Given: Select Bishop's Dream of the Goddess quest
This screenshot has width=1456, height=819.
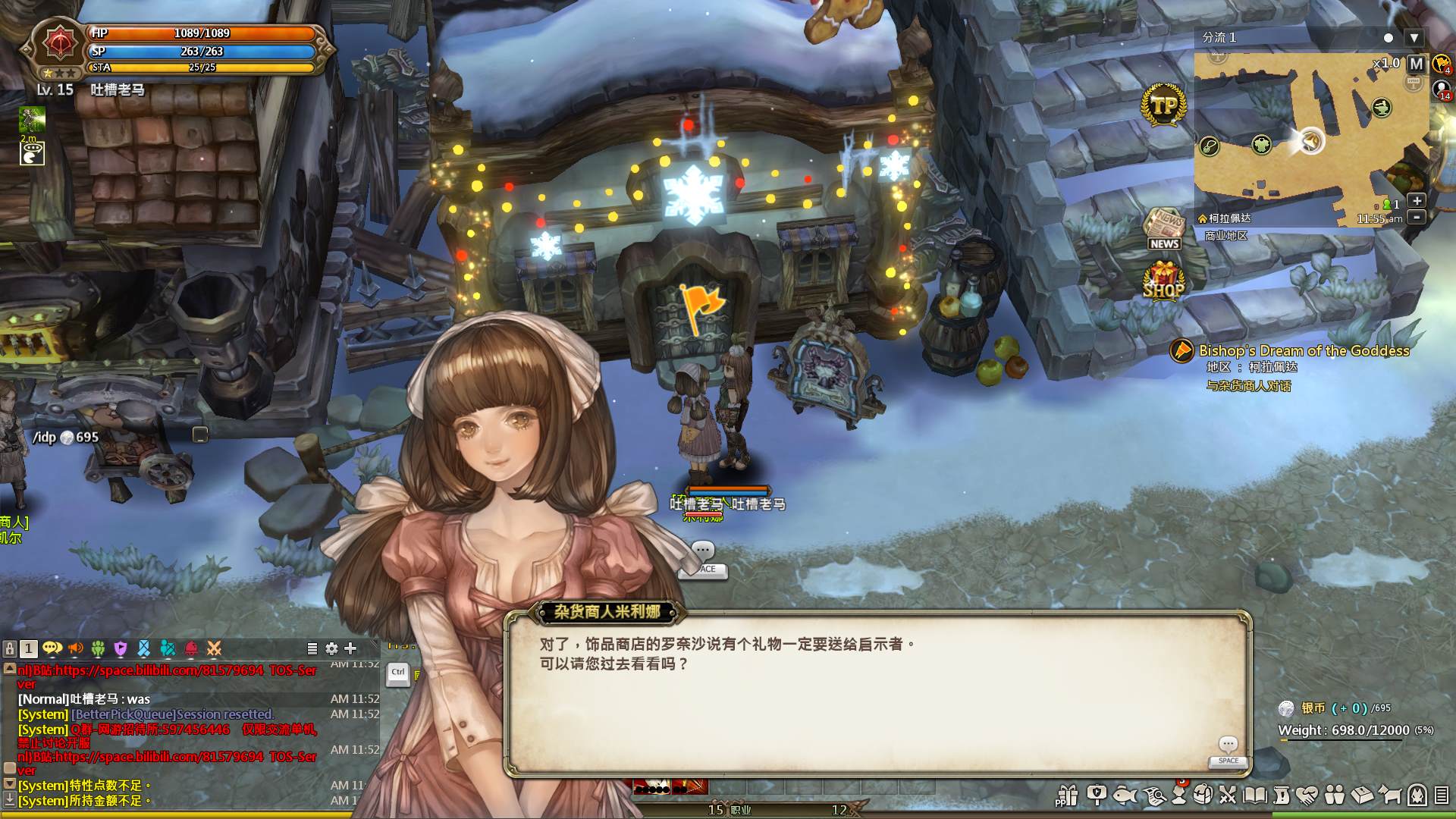Looking at the screenshot, I should coord(1304,350).
